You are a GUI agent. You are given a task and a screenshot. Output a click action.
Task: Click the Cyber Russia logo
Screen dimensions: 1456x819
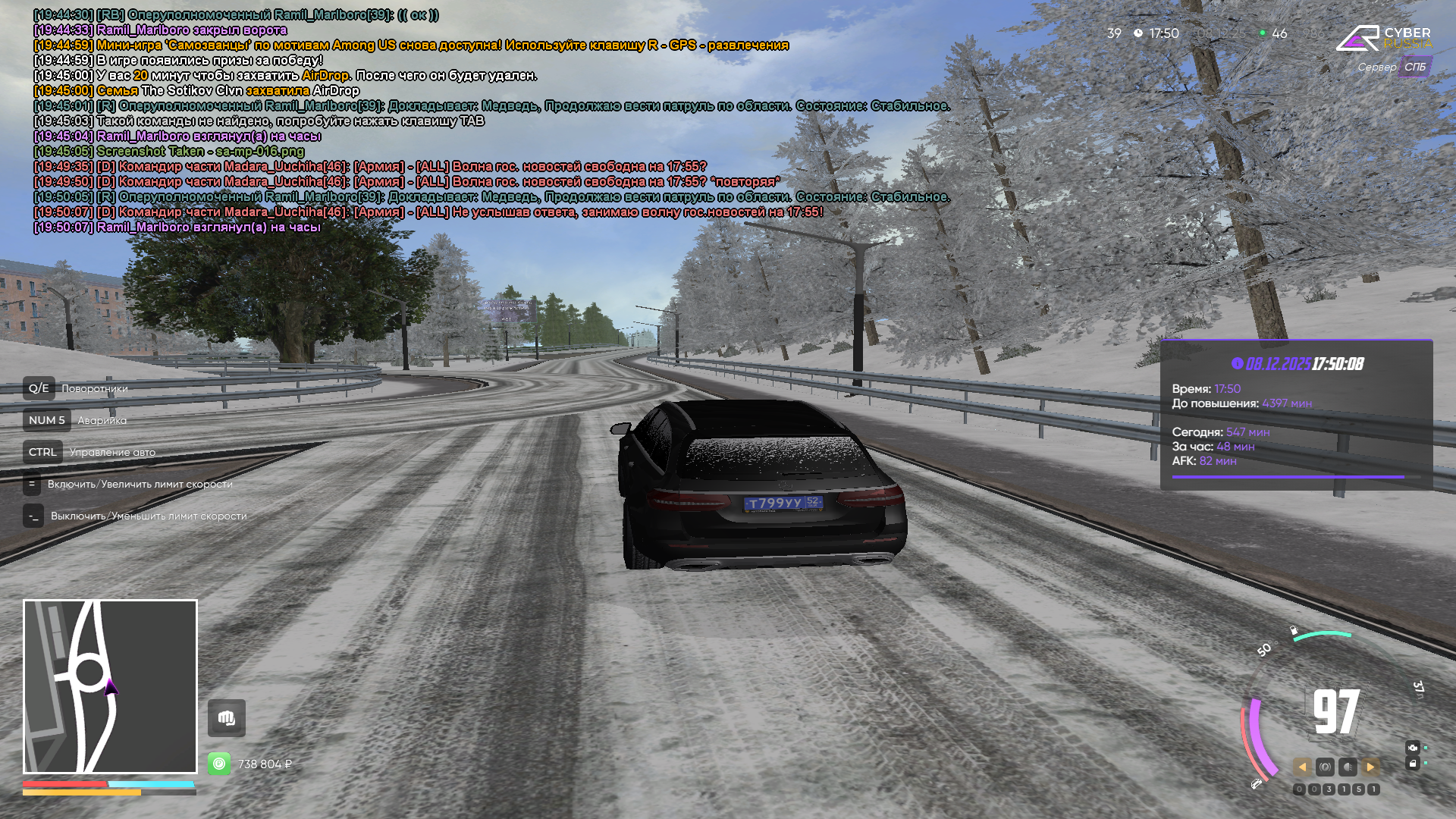pos(1384,38)
